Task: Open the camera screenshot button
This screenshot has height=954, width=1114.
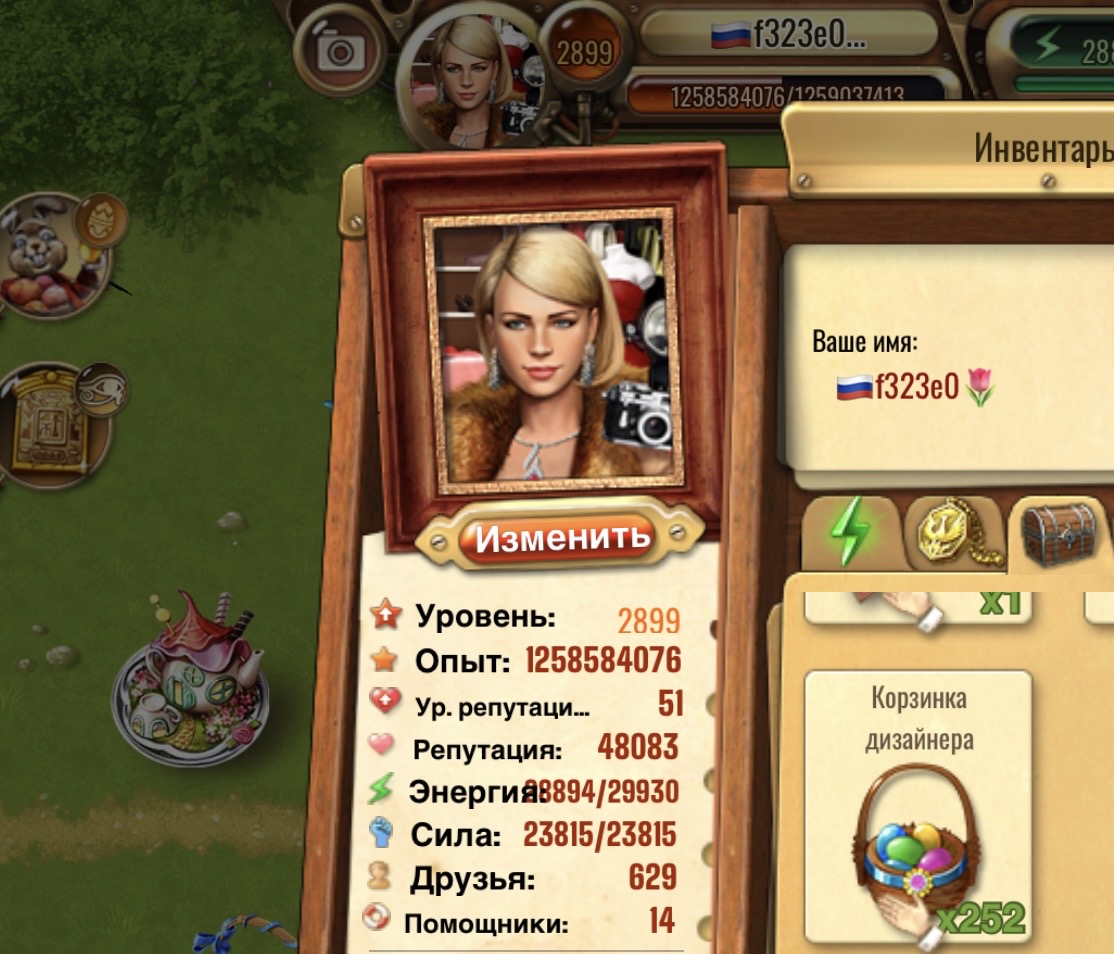Action: click(x=341, y=48)
